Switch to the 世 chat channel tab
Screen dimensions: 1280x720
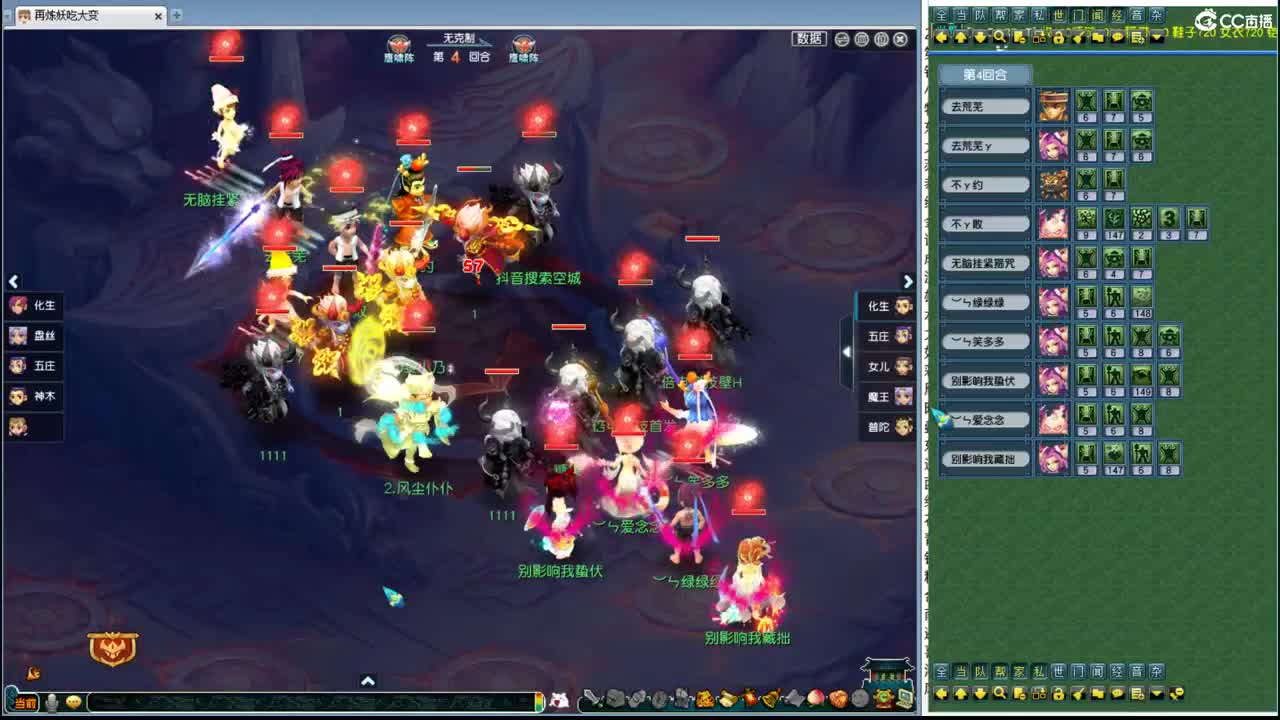pyautogui.click(x=1057, y=13)
